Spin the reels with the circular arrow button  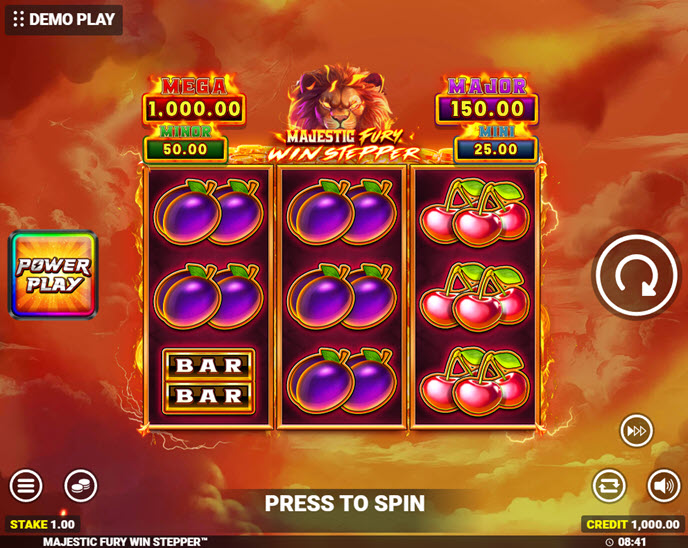click(x=636, y=276)
